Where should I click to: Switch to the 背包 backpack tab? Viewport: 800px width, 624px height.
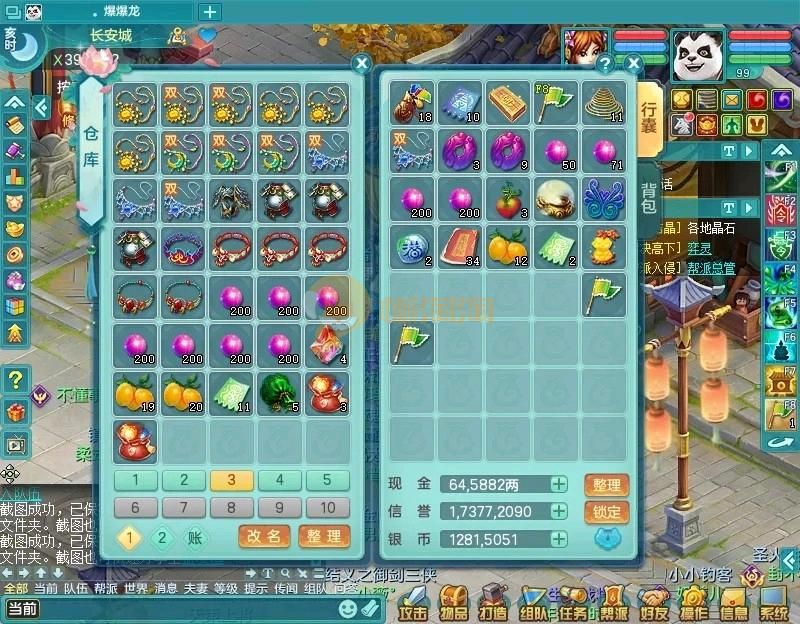[649, 197]
